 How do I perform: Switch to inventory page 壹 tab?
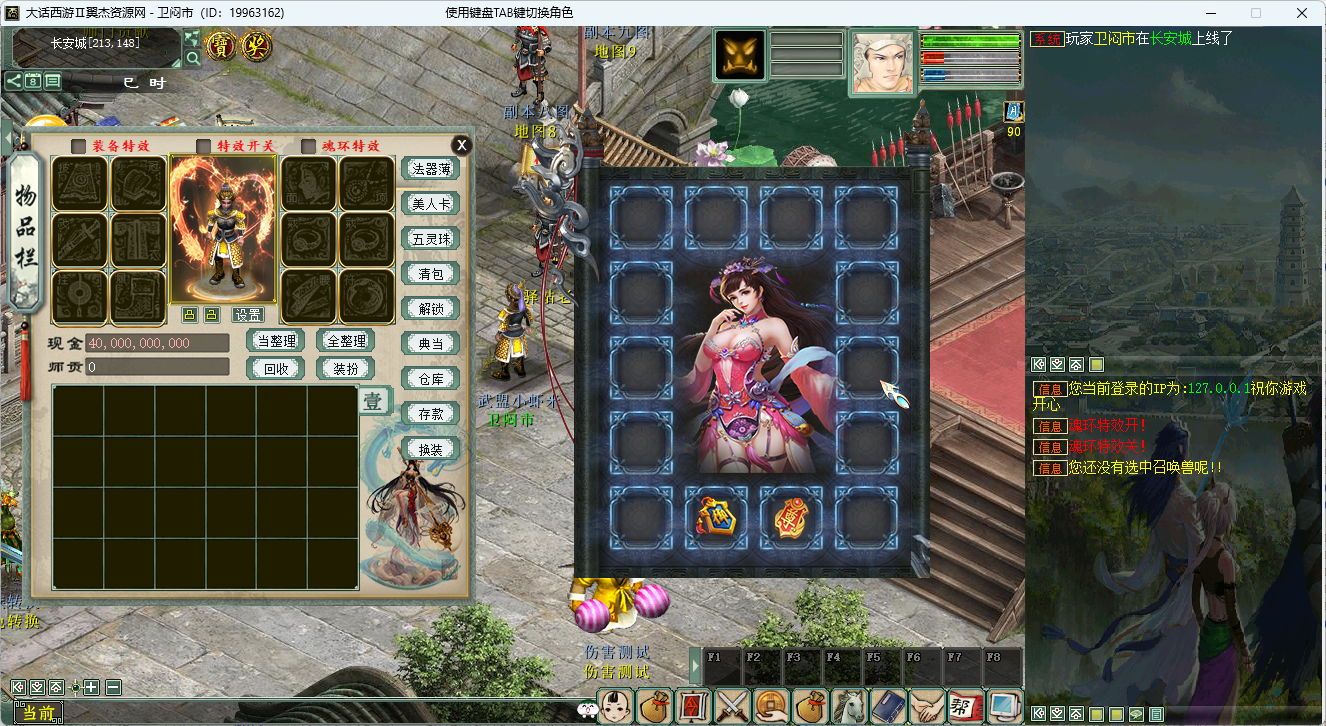click(372, 402)
